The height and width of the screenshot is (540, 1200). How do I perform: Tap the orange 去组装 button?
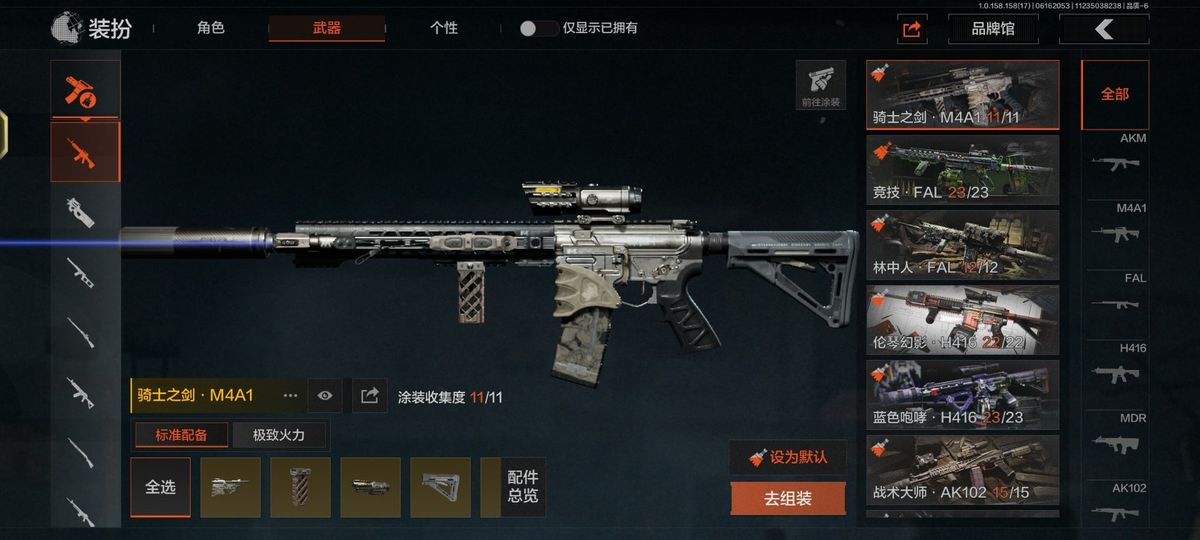(788, 497)
